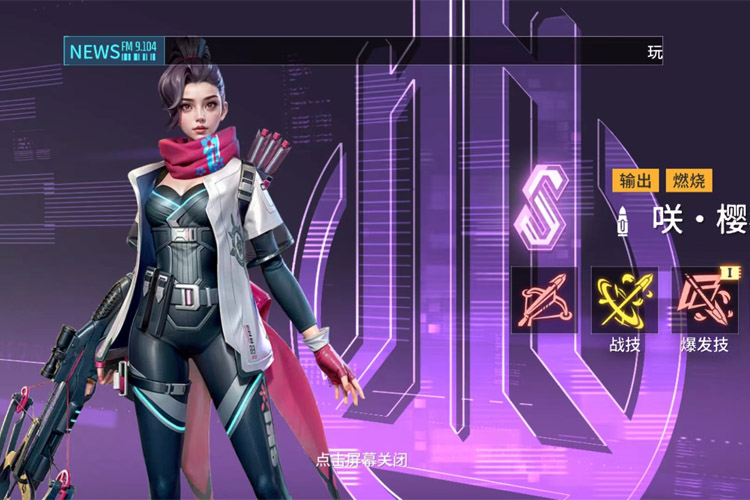
Task: Select the crossbow basic attack skill icon
Action: point(544,300)
